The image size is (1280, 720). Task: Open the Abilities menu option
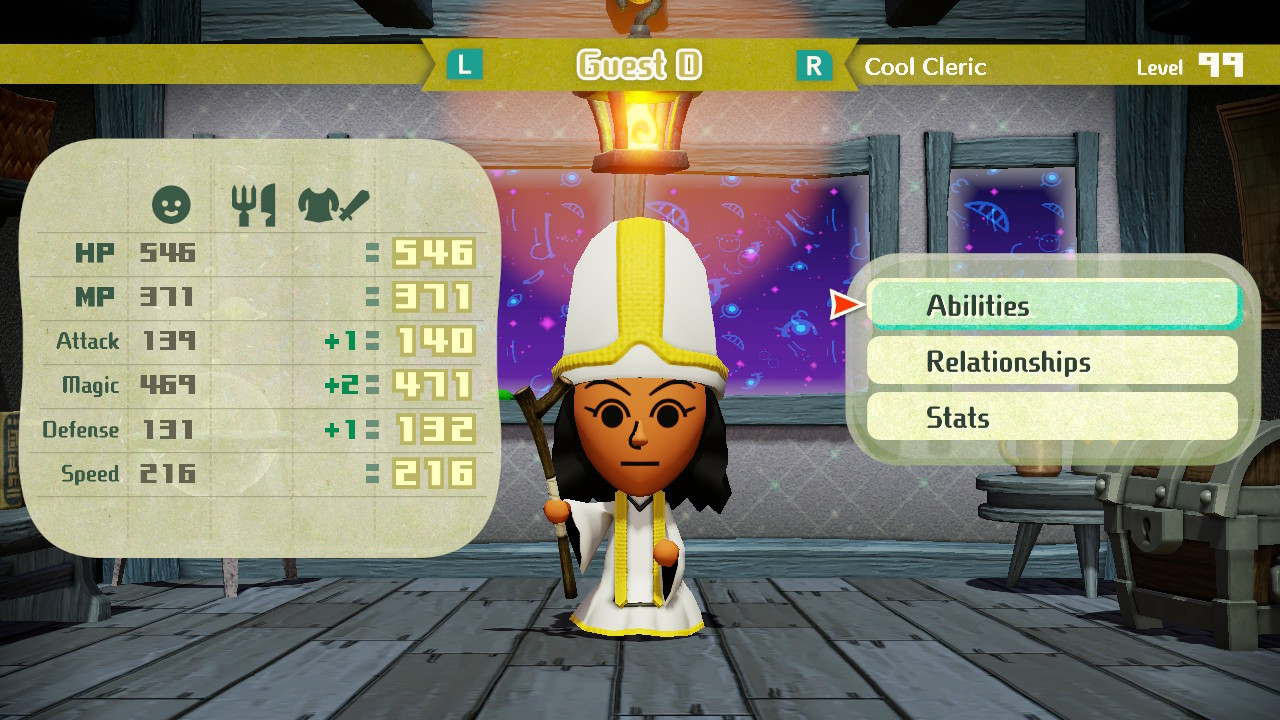(x=1054, y=304)
